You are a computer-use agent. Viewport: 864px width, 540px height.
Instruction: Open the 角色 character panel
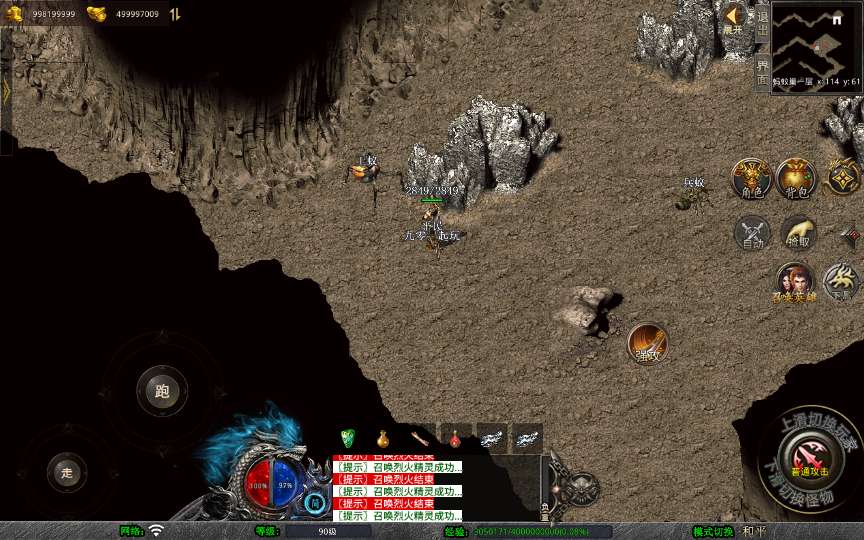[x=750, y=178]
